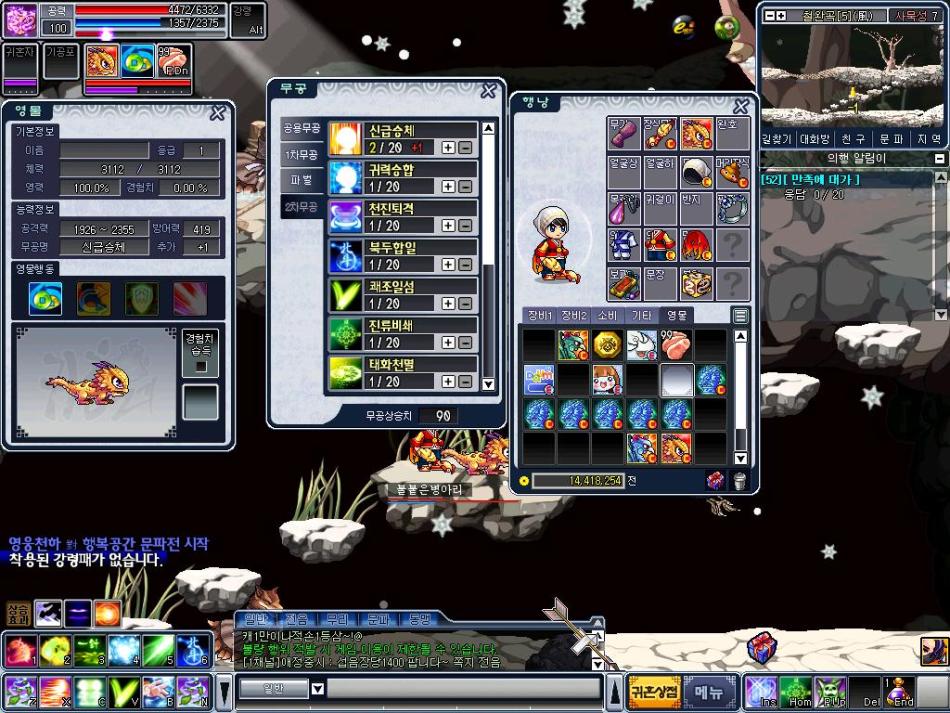950x713 pixels.
Task: Select the gold coin item in inventory
Action: (607, 345)
